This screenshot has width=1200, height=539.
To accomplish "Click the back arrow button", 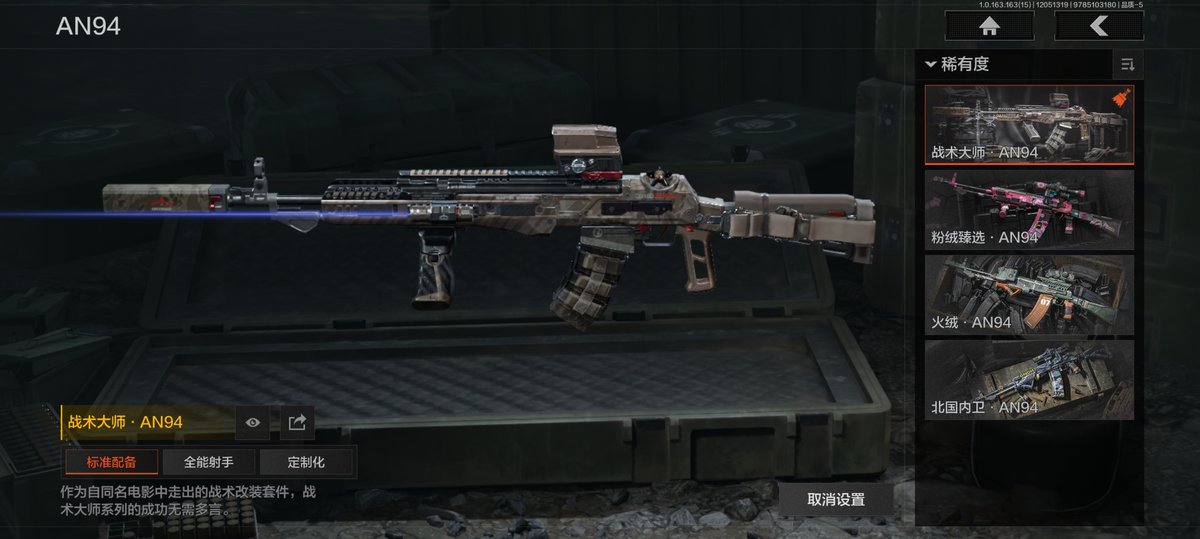I will (1098, 26).
